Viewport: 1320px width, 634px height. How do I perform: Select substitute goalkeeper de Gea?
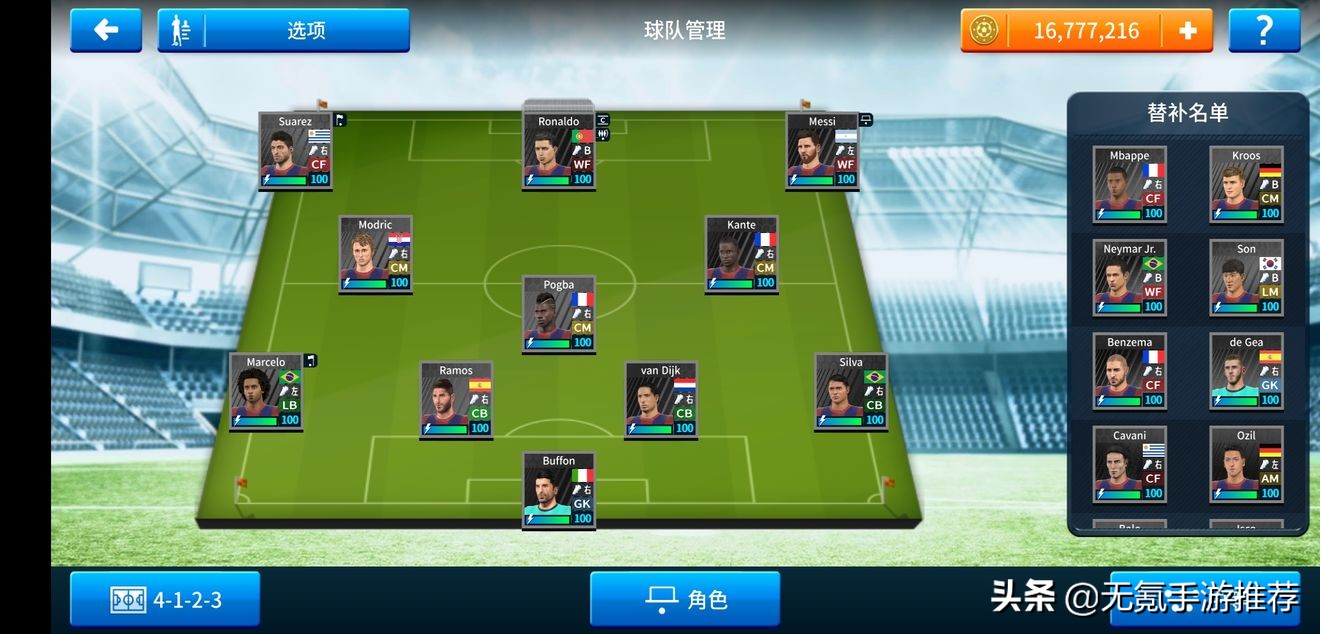coord(1246,371)
